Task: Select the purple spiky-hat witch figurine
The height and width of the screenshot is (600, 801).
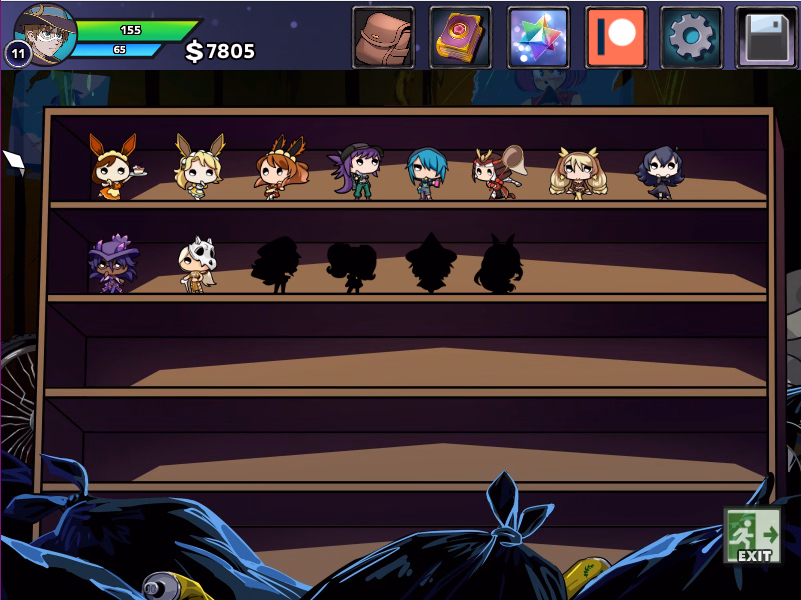Action: [x=109, y=263]
